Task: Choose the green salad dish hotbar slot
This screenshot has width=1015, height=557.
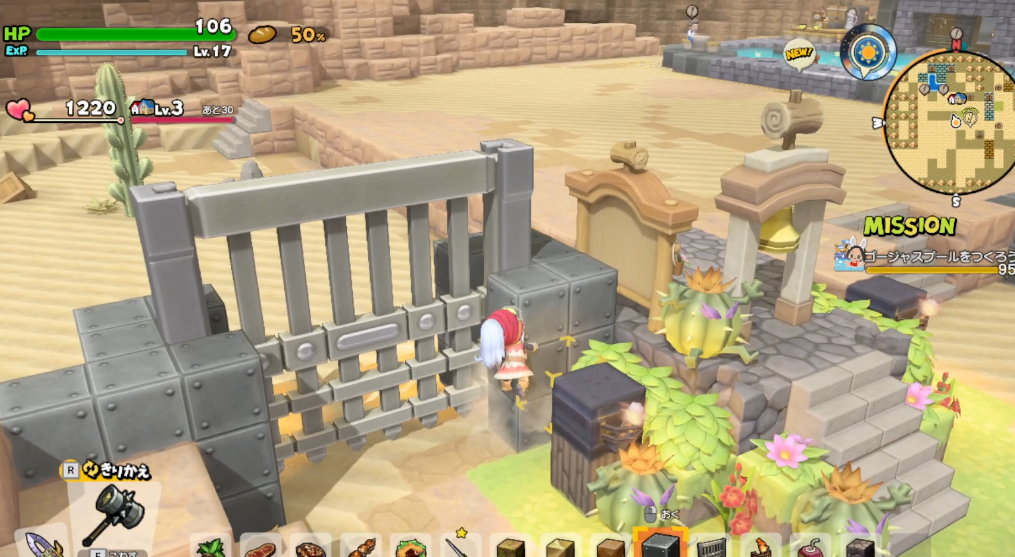Action: [409, 549]
